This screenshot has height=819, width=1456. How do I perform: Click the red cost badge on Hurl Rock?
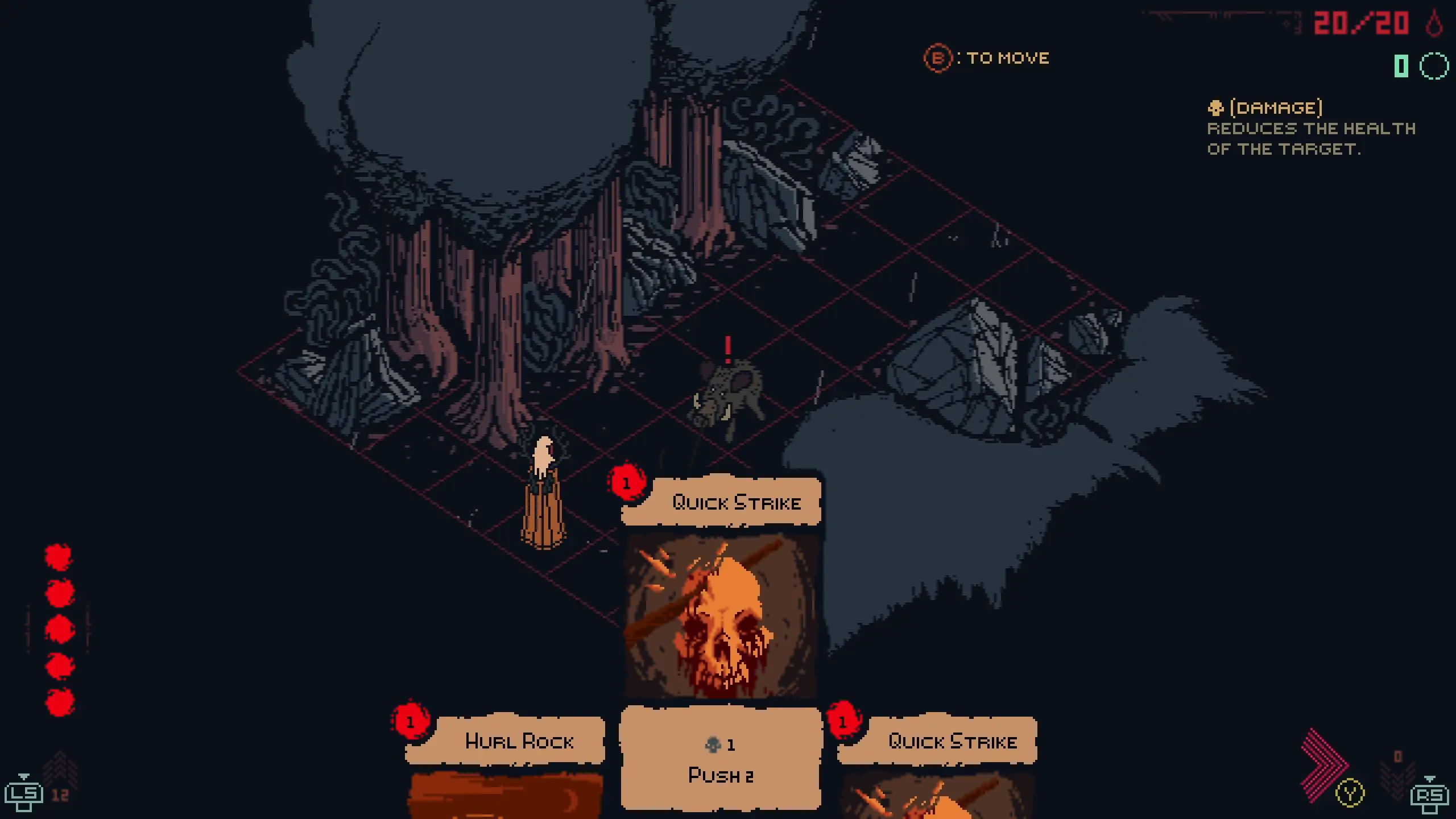[x=410, y=723]
